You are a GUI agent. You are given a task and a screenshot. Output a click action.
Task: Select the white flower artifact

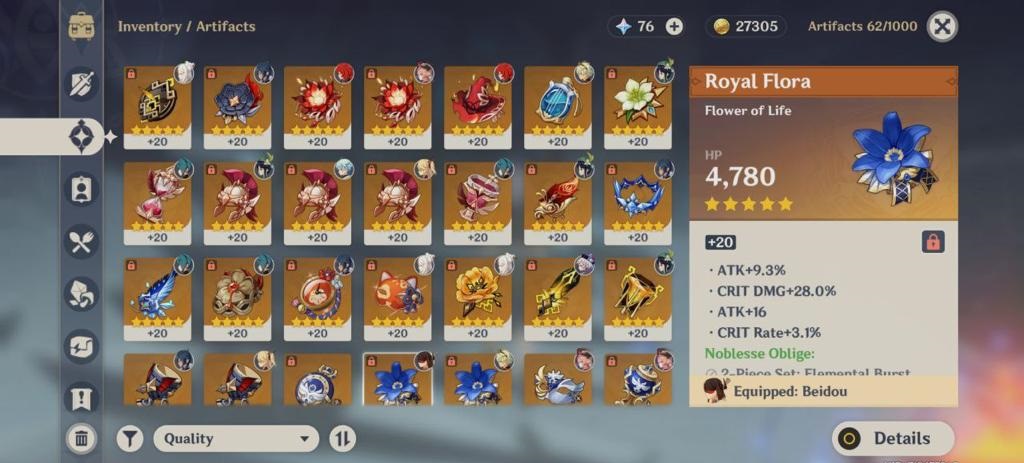click(637, 100)
